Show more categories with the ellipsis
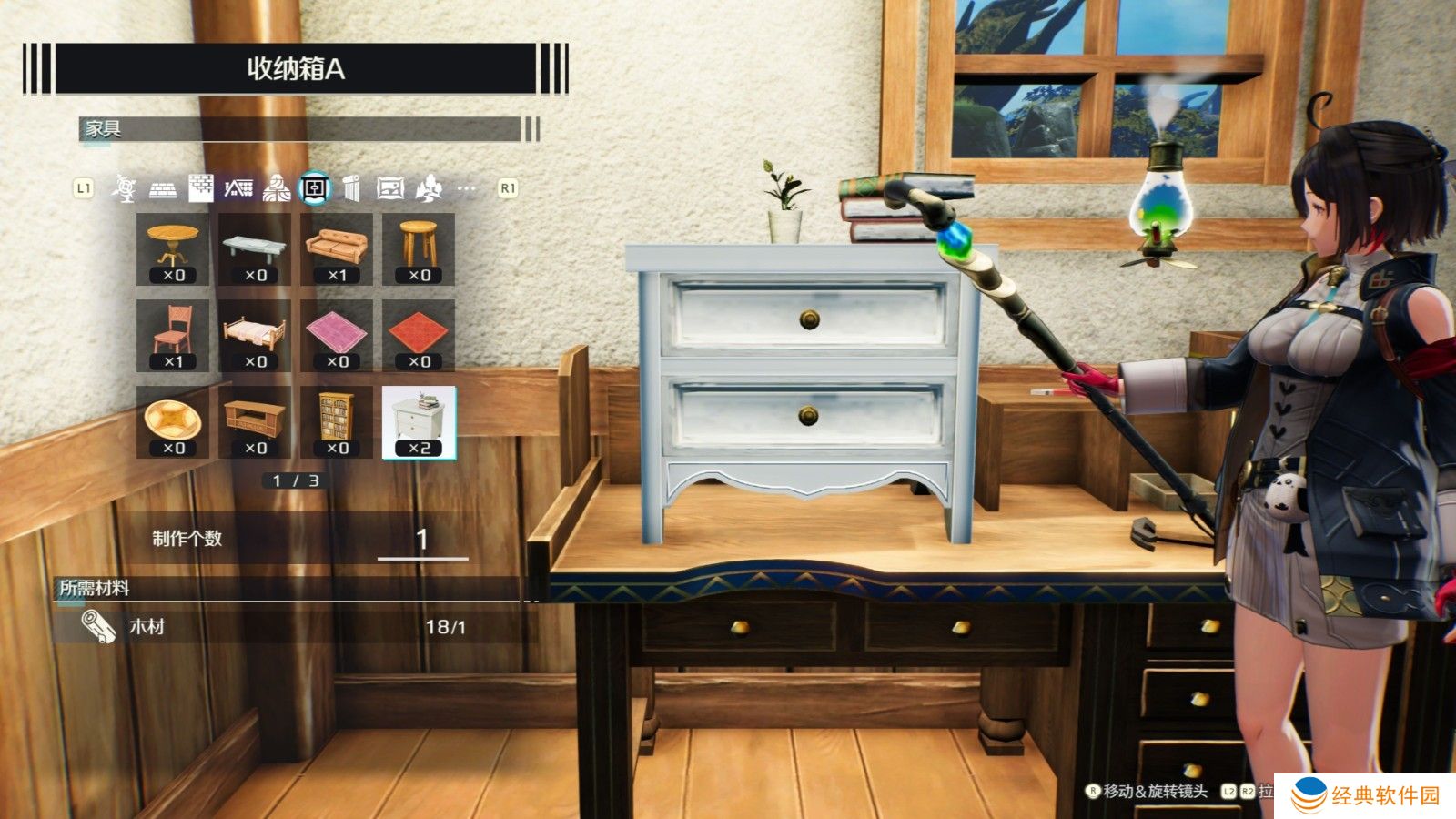Image resolution: width=1456 pixels, height=819 pixels. pyautogui.click(x=467, y=188)
